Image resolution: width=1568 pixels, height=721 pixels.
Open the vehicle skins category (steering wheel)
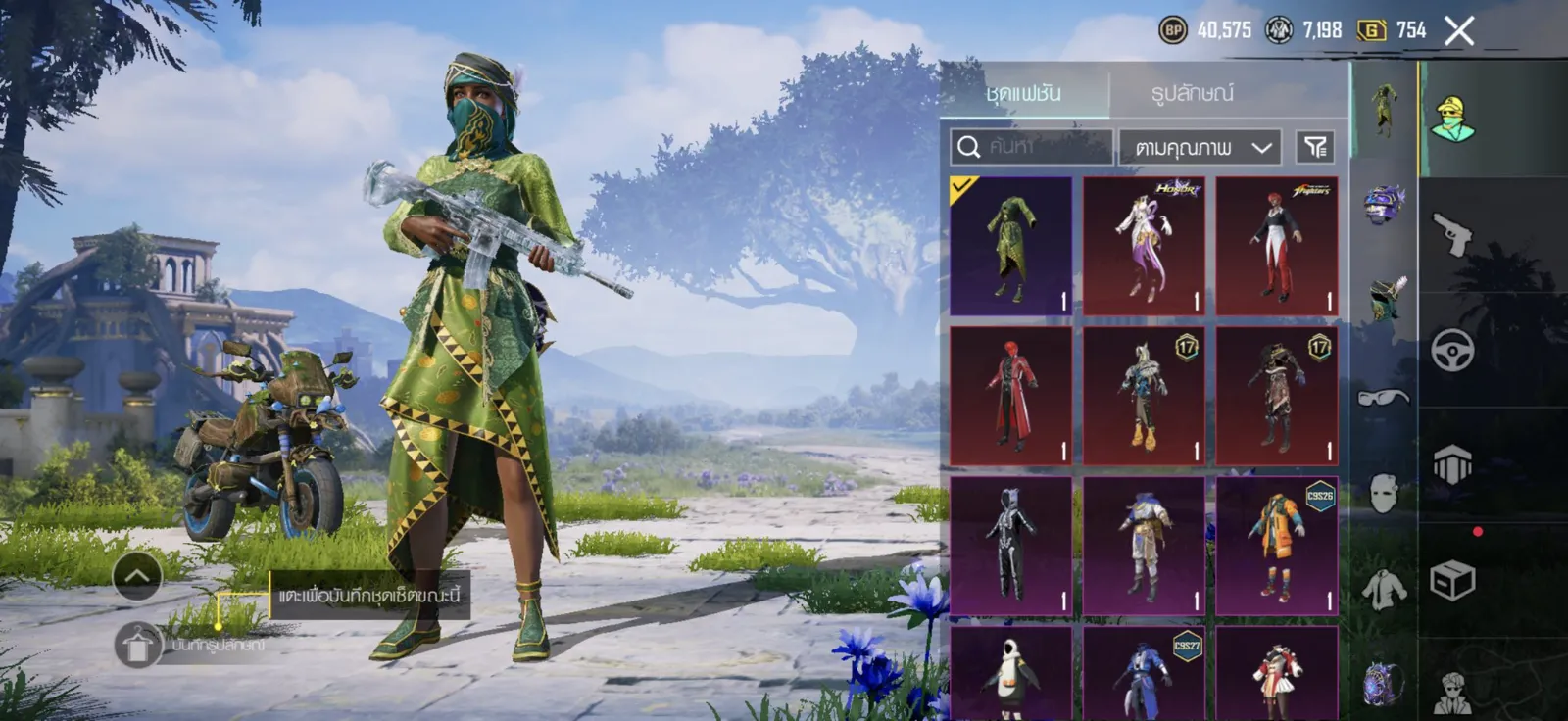[1452, 349]
